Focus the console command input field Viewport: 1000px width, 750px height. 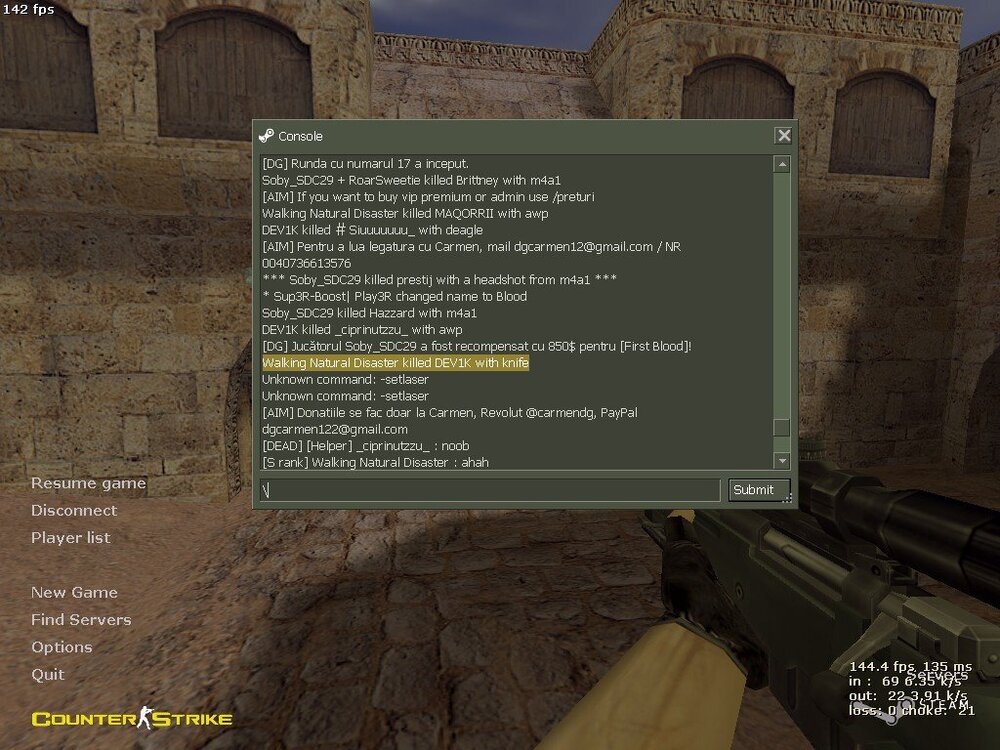pyautogui.click(x=490, y=490)
